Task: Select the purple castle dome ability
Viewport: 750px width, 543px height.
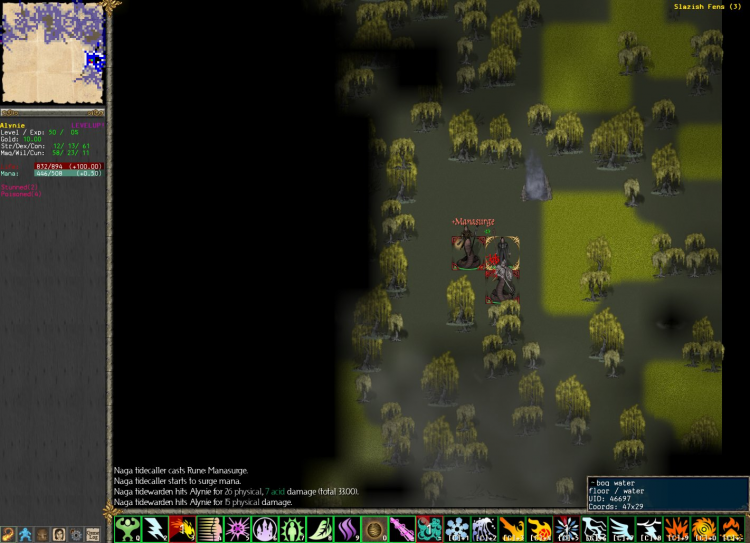Action: point(264,529)
